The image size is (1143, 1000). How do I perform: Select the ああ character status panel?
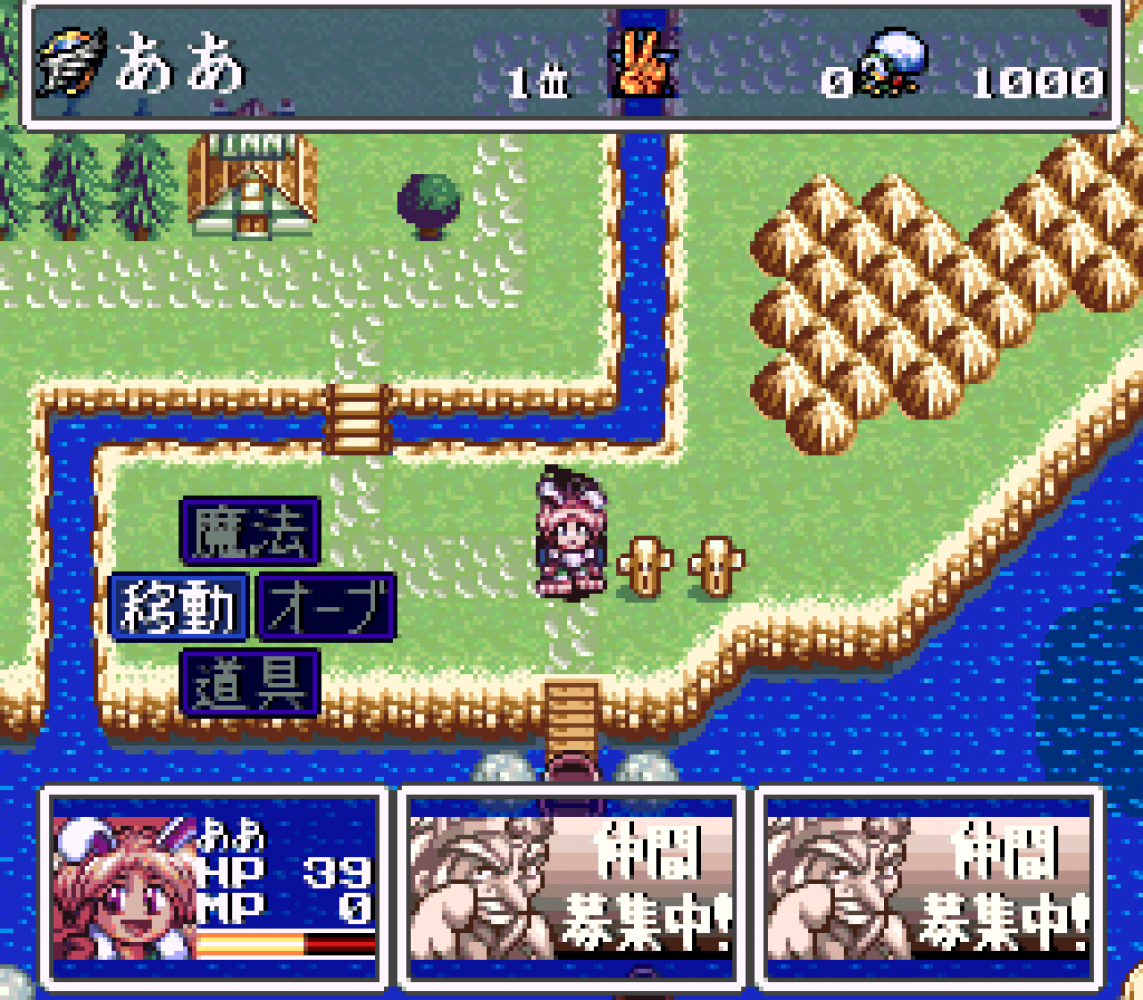coord(215,887)
